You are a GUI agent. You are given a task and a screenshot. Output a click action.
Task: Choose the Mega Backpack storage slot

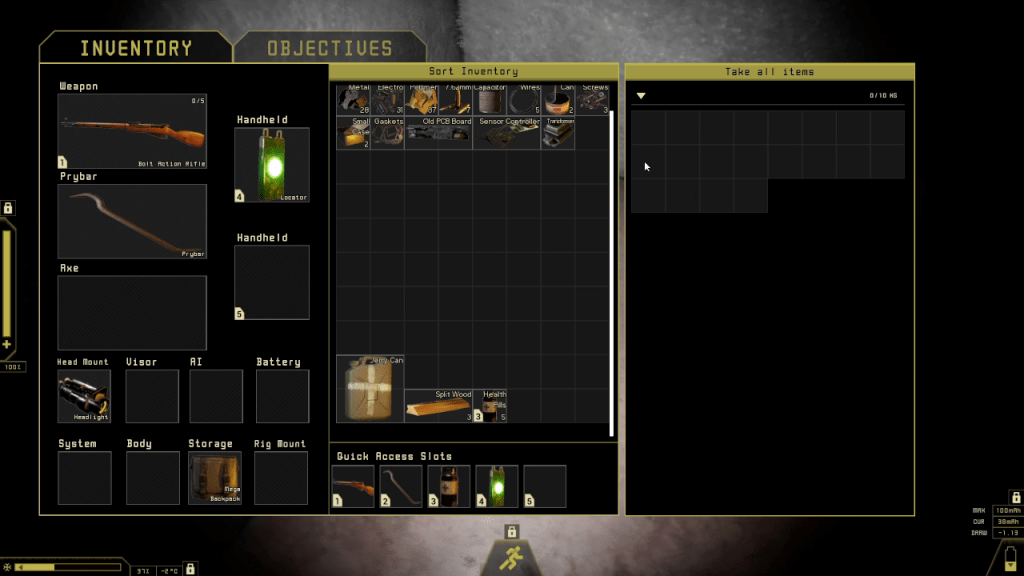point(215,478)
